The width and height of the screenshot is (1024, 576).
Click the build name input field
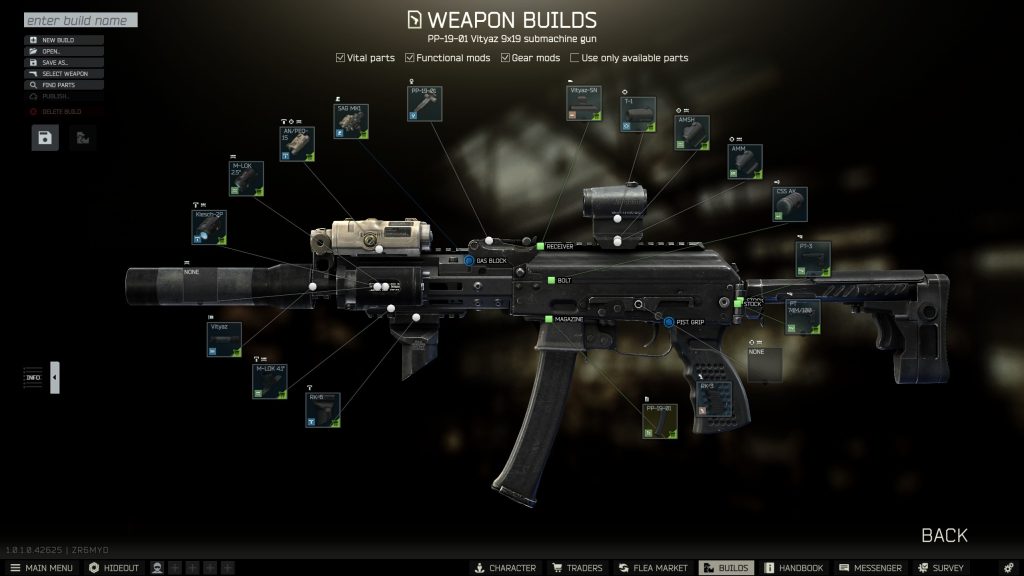pyautogui.click(x=80, y=20)
